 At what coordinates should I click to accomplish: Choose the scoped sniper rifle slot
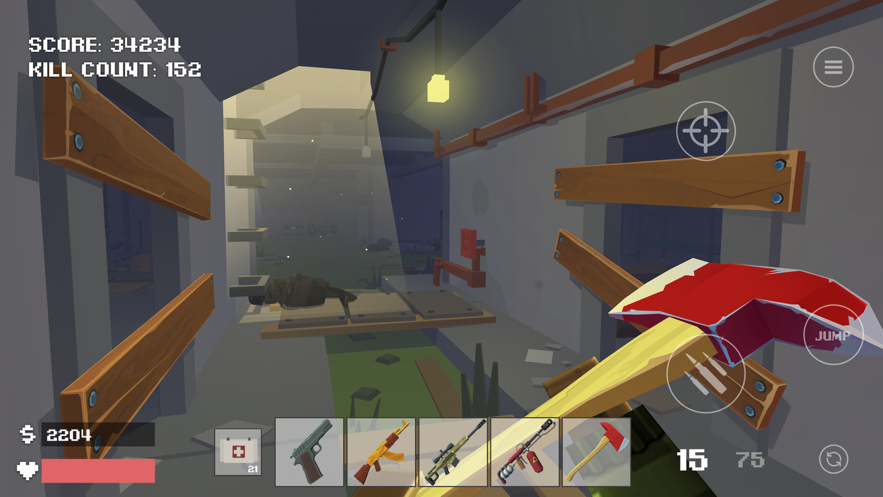click(x=453, y=452)
